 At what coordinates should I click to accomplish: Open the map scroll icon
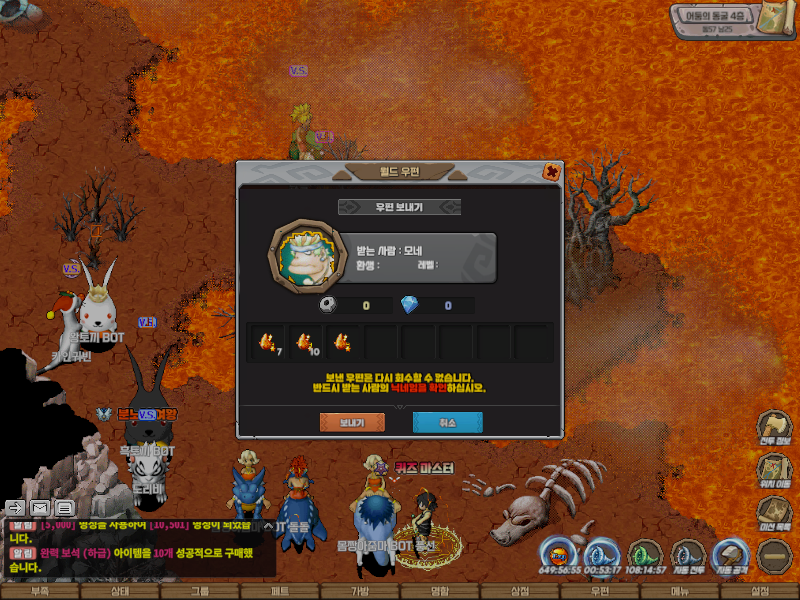click(x=774, y=19)
